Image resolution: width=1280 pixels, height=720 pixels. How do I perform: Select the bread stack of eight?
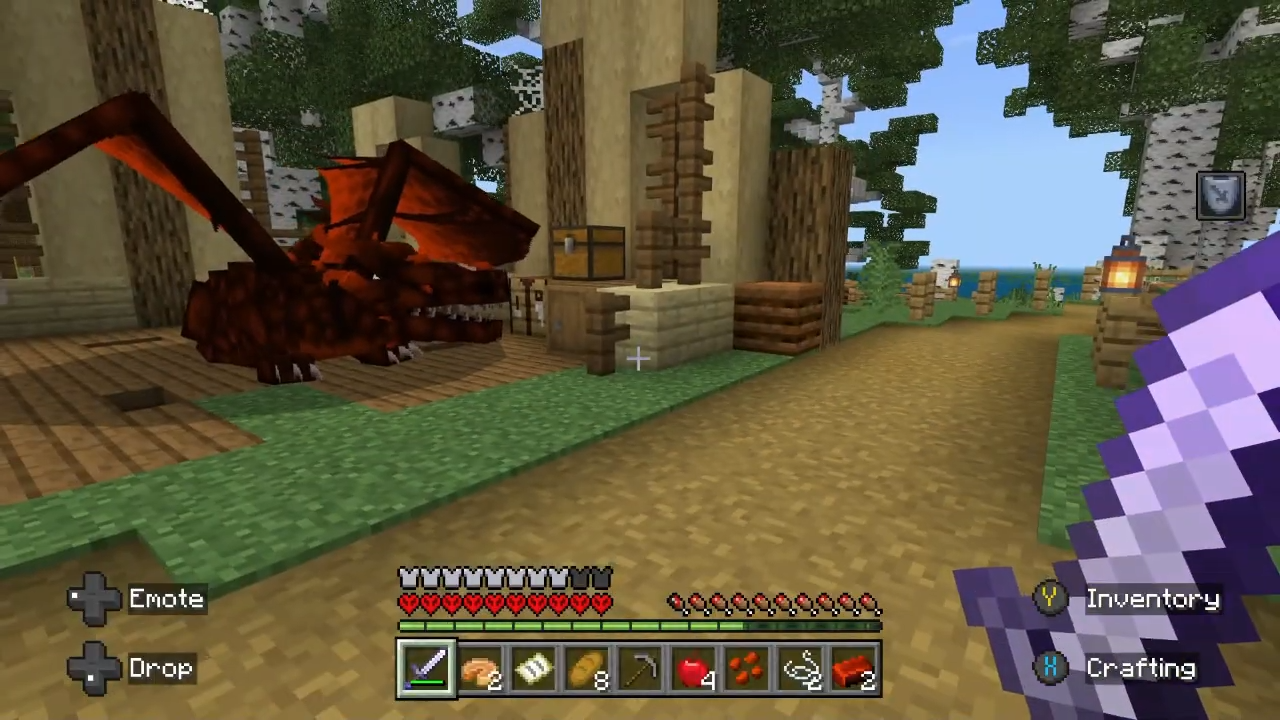[x=587, y=668]
